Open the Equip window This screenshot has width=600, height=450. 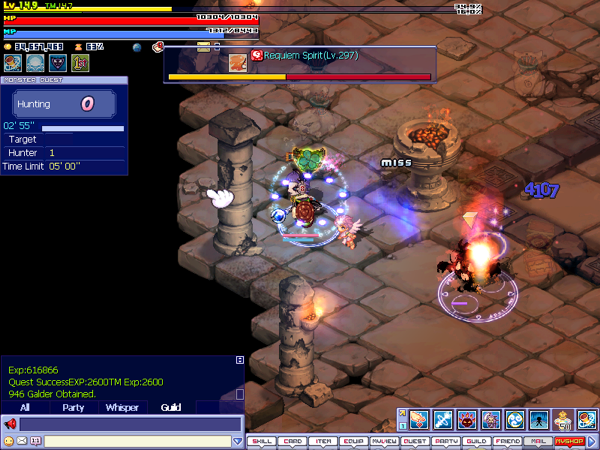click(353, 440)
